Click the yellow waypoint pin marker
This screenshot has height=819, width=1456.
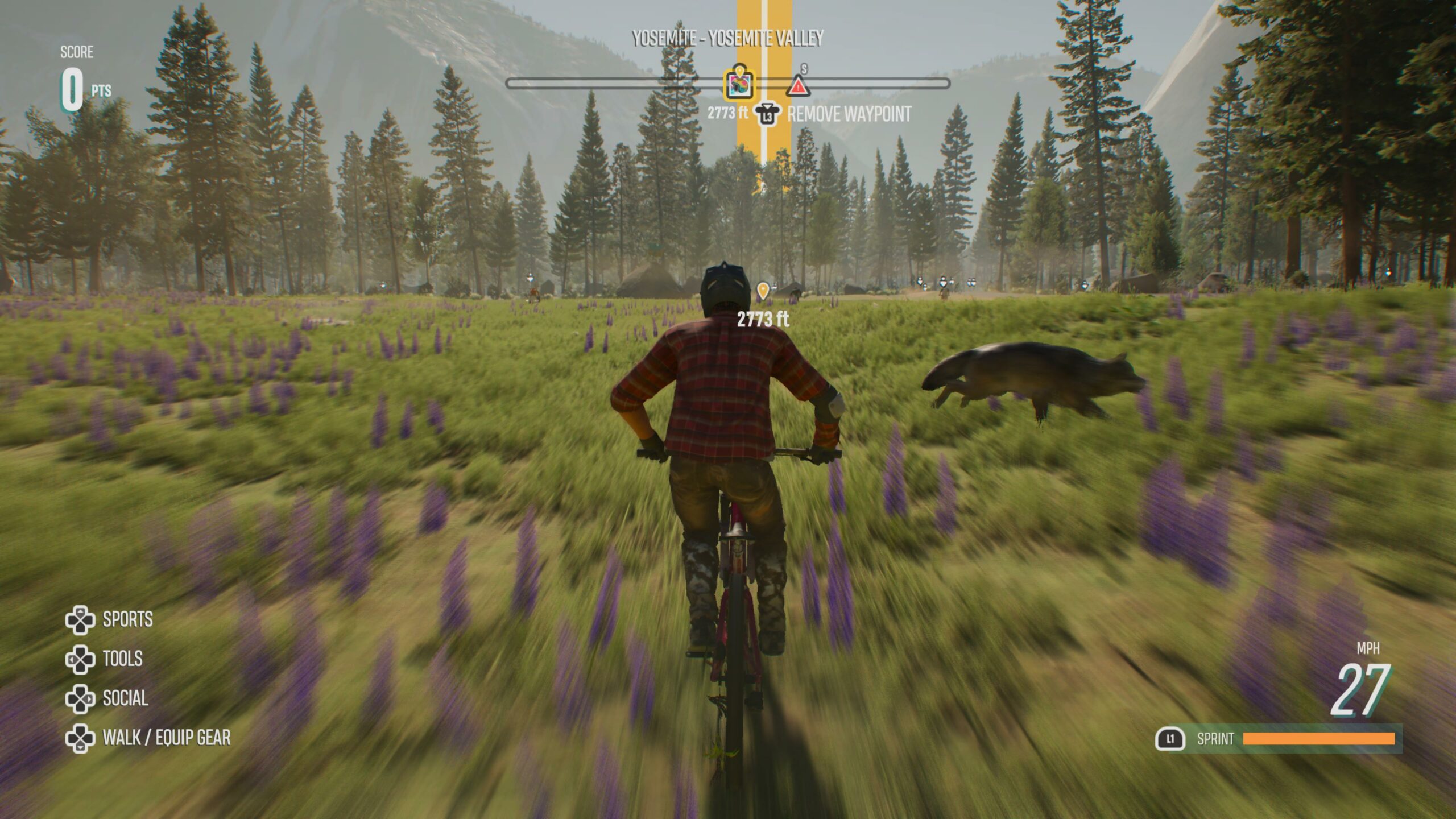(x=763, y=291)
